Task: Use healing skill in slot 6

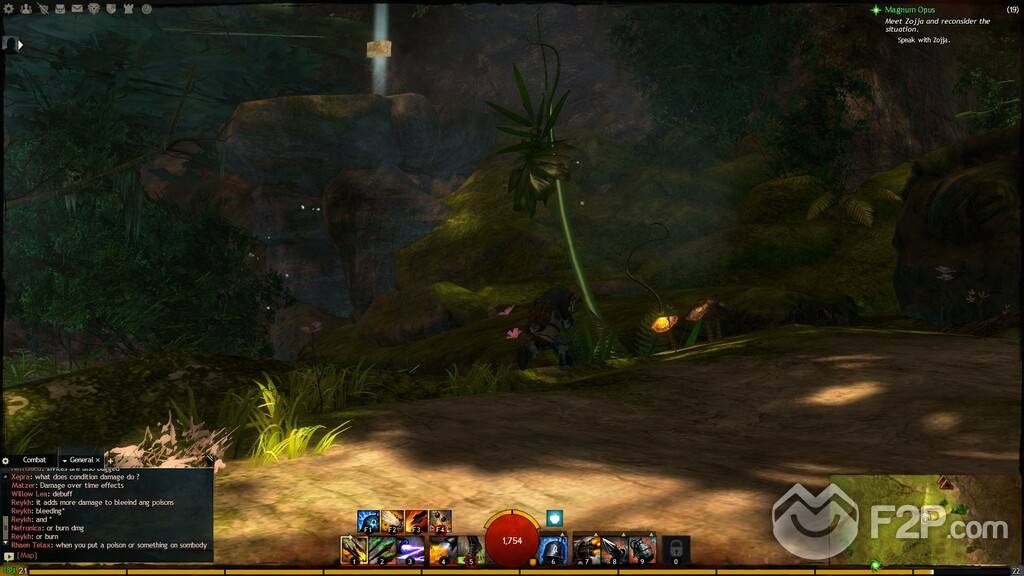Action: pyautogui.click(x=553, y=548)
